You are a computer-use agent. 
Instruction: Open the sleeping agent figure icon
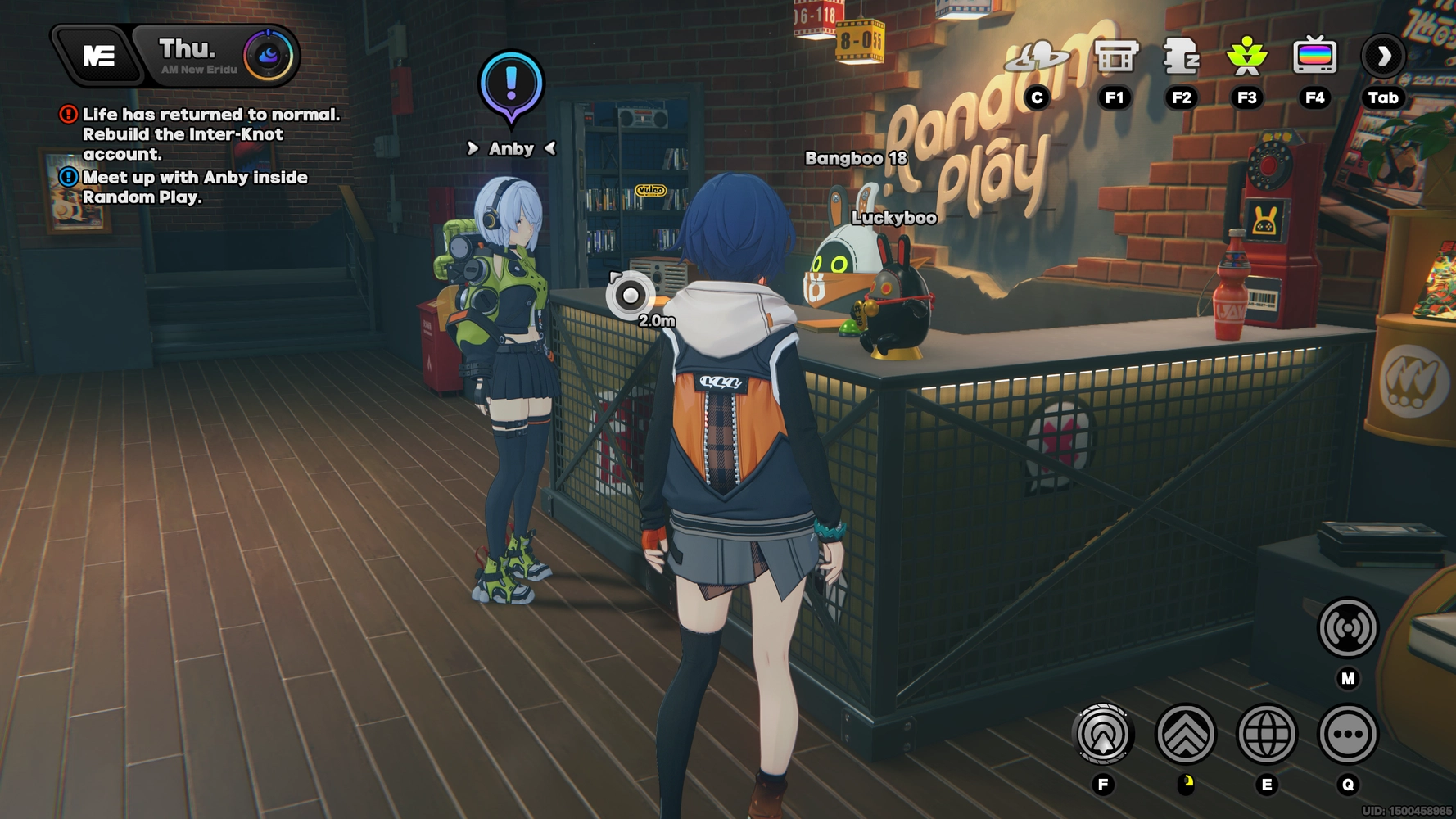tap(1181, 57)
